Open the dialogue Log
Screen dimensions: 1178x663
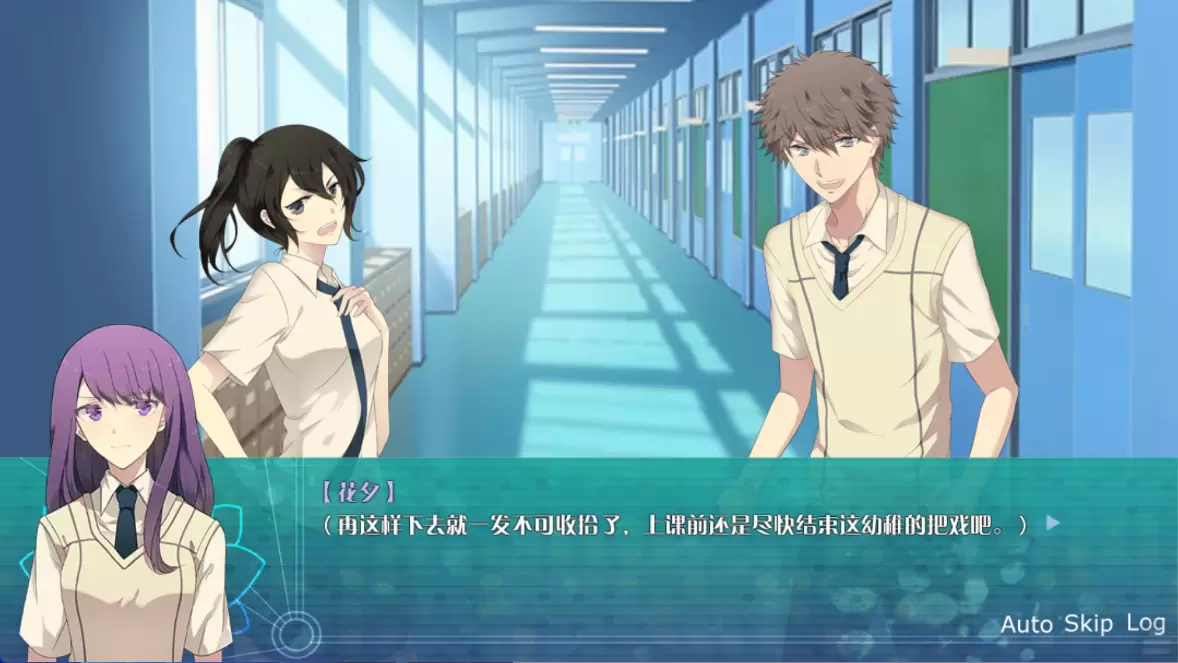(x=1145, y=623)
